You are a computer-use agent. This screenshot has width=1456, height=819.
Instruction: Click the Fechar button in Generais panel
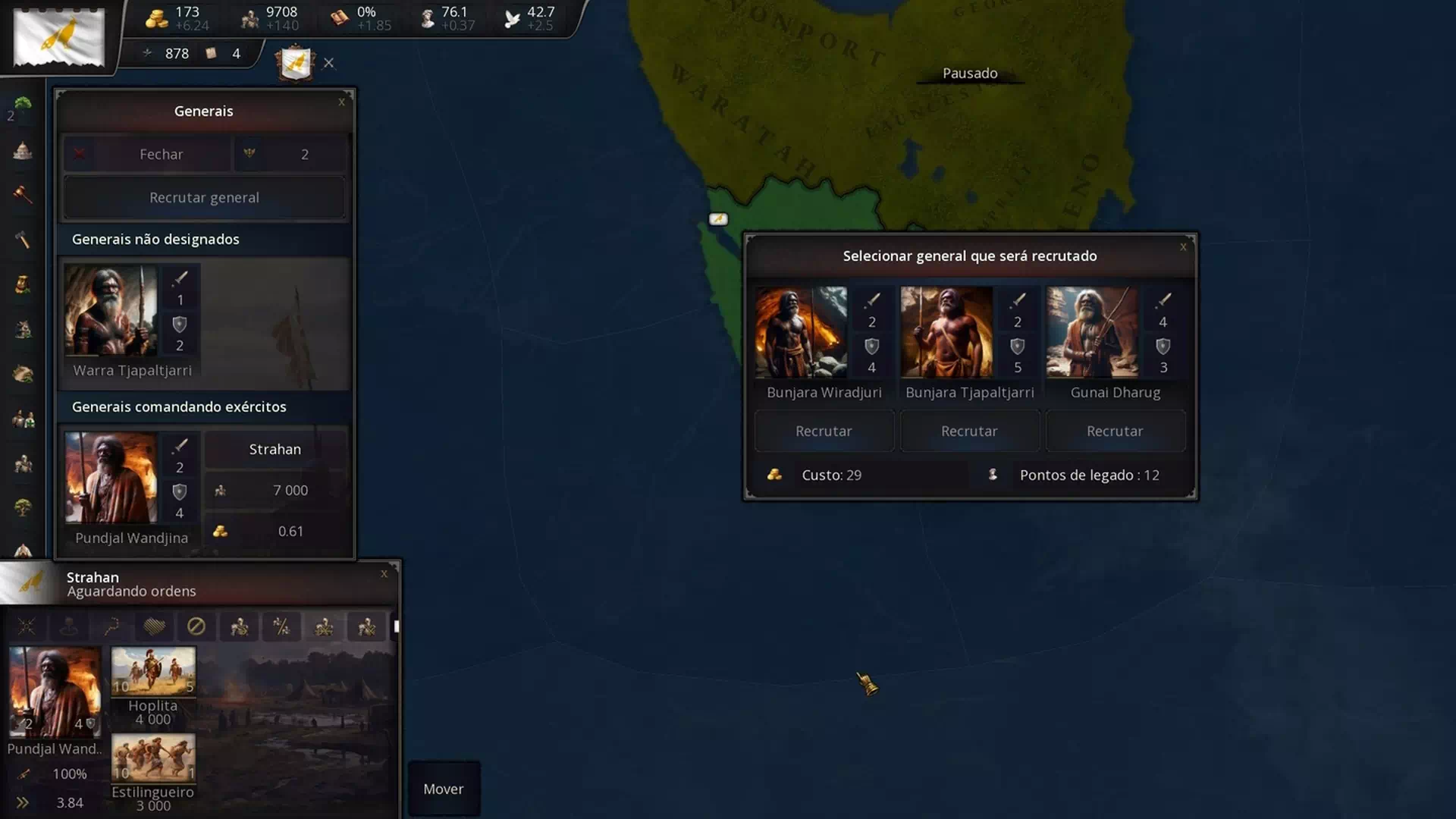click(x=147, y=154)
